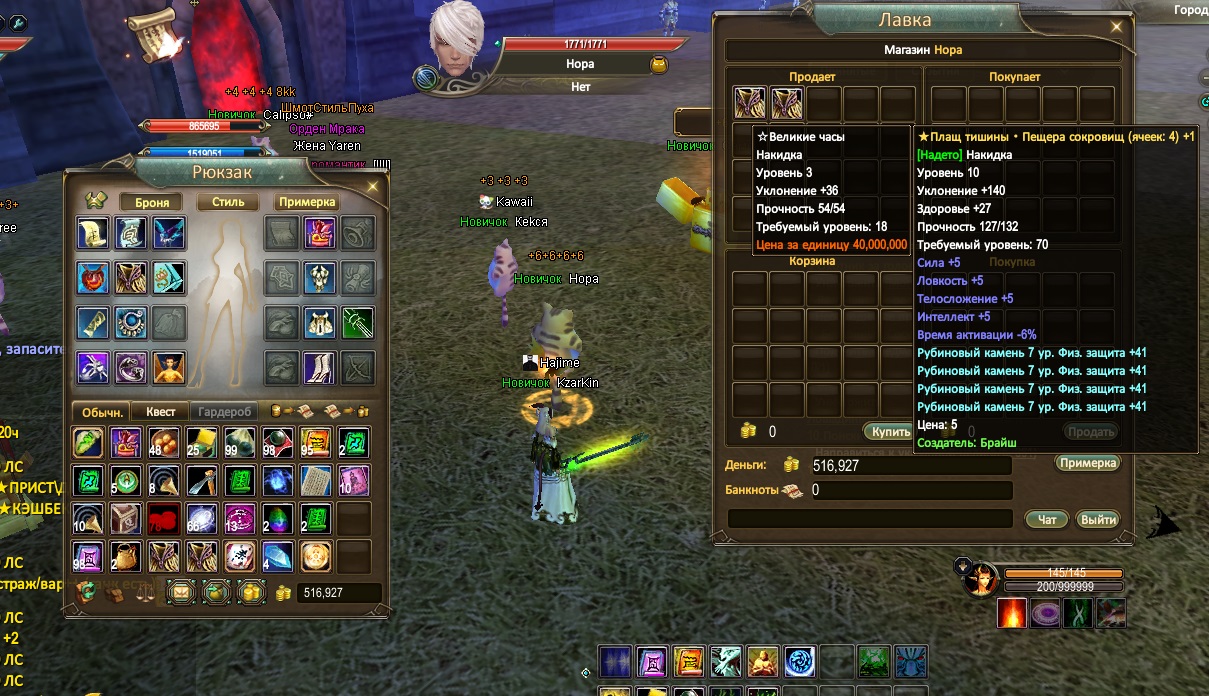Screen dimensions: 1209x696
Task: Open the Гардероб inventory tab
Action: (x=225, y=411)
